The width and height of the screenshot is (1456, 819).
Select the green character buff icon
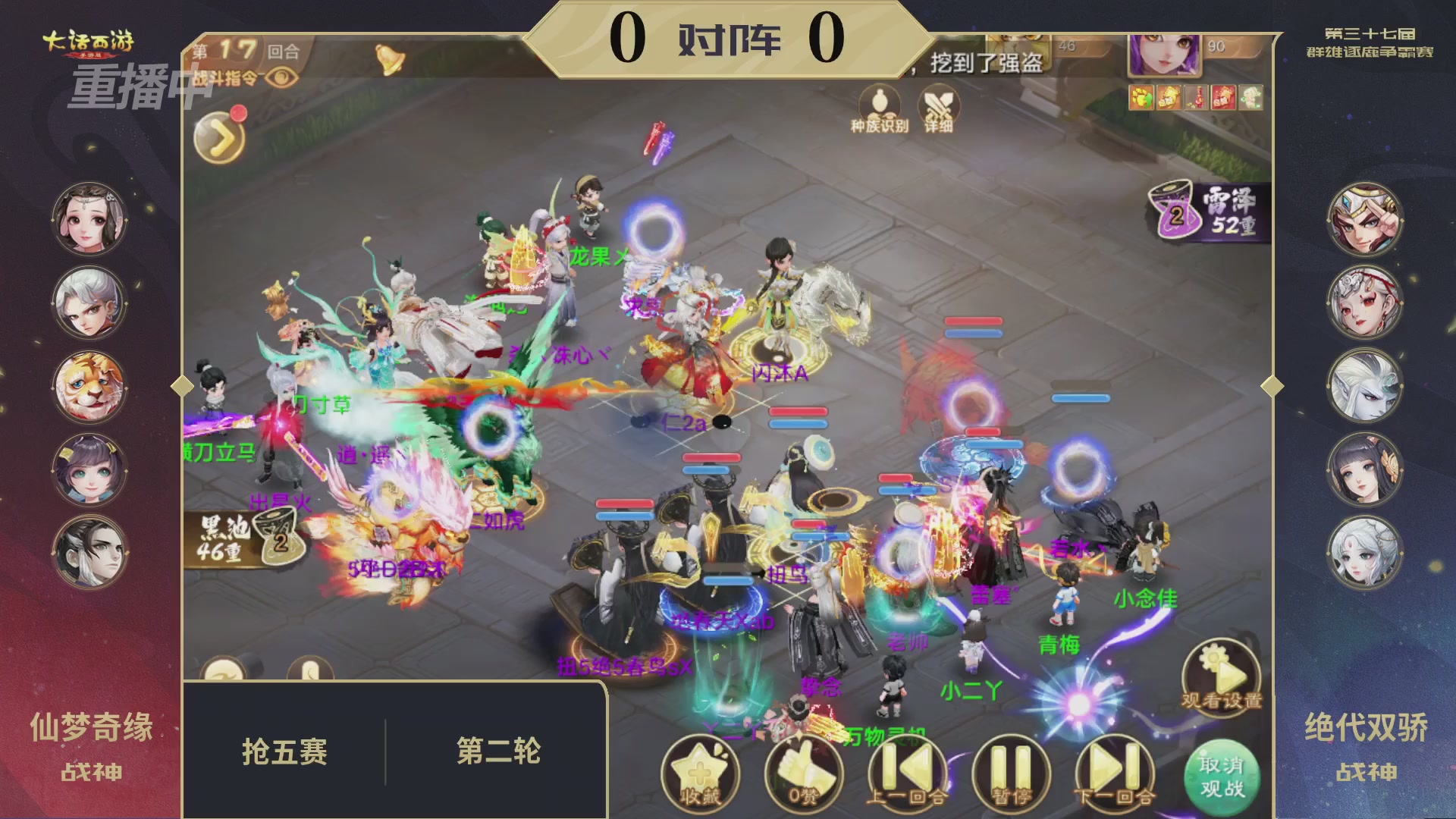click(1253, 97)
